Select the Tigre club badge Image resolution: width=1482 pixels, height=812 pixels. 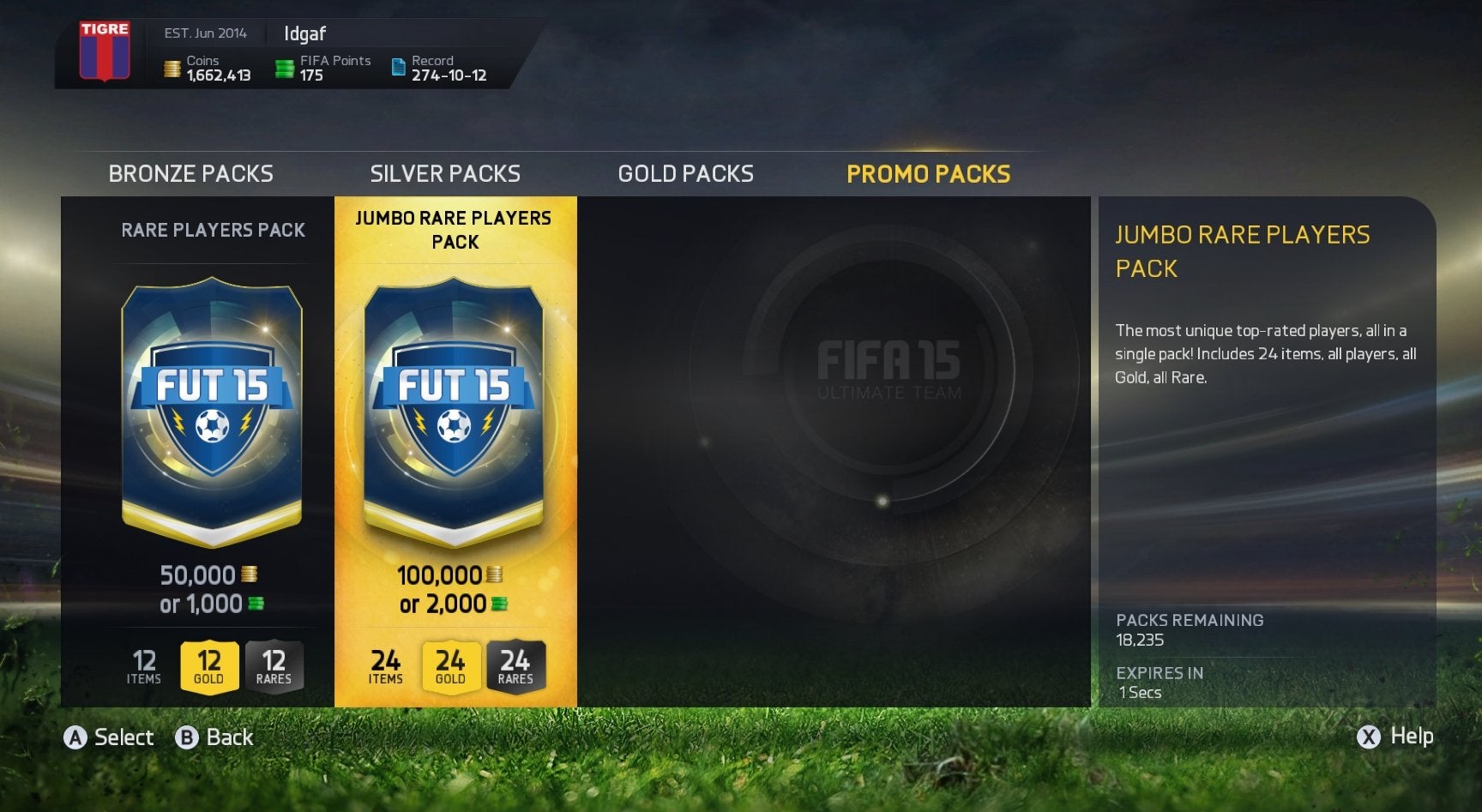[106, 51]
